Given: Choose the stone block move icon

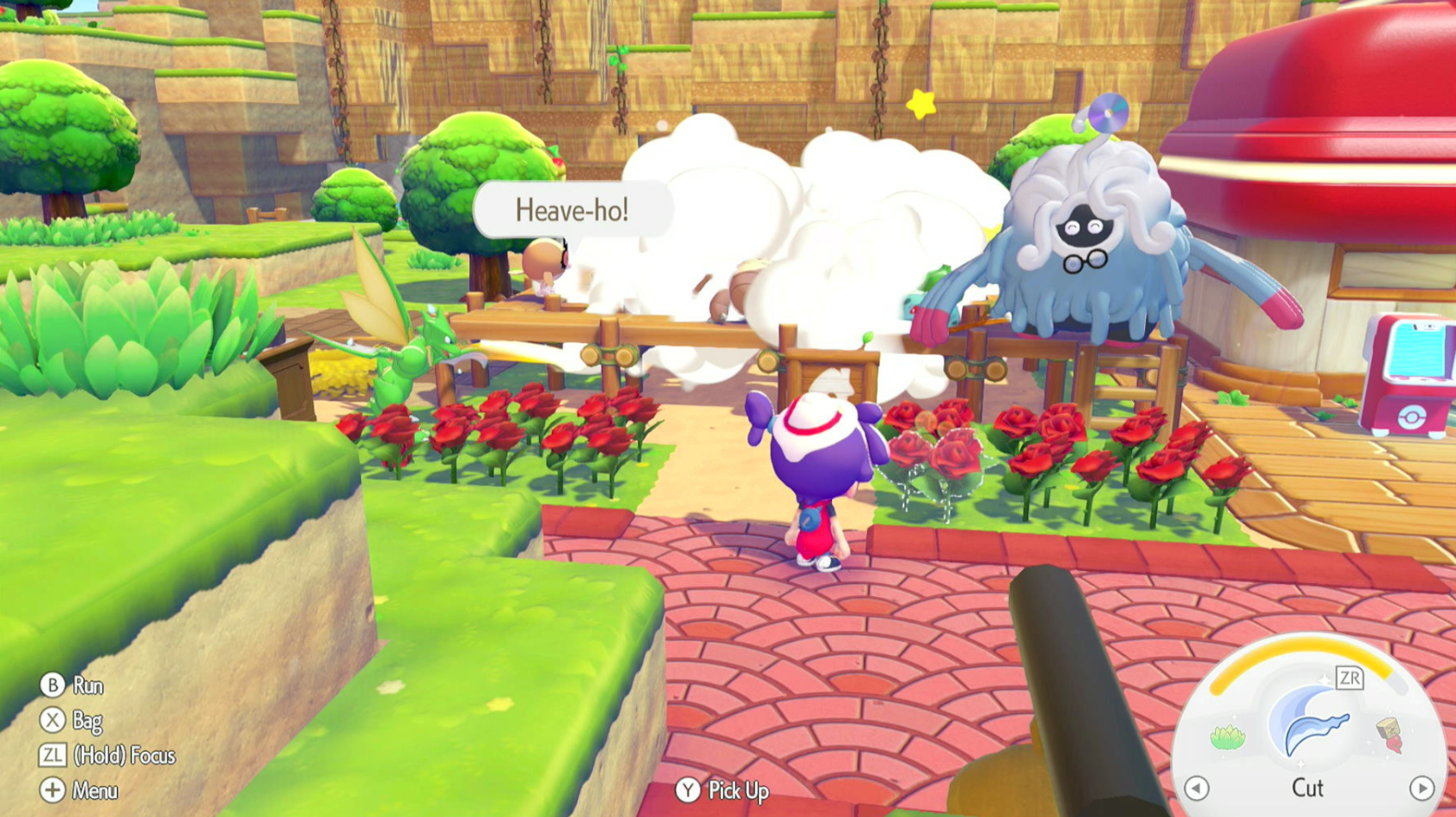Looking at the screenshot, I should [x=1390, y=734].
